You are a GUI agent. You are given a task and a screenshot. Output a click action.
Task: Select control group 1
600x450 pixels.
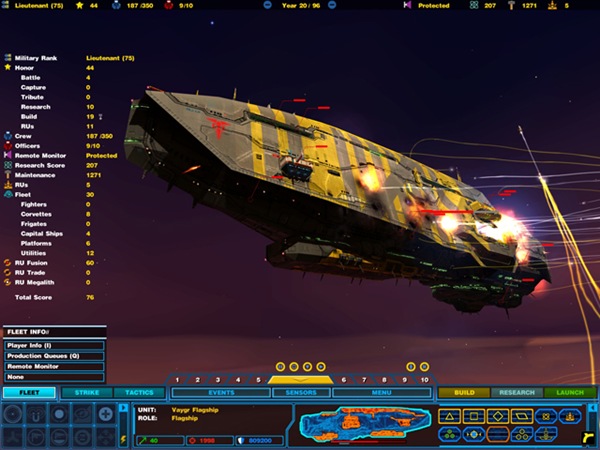pos(177,380)
